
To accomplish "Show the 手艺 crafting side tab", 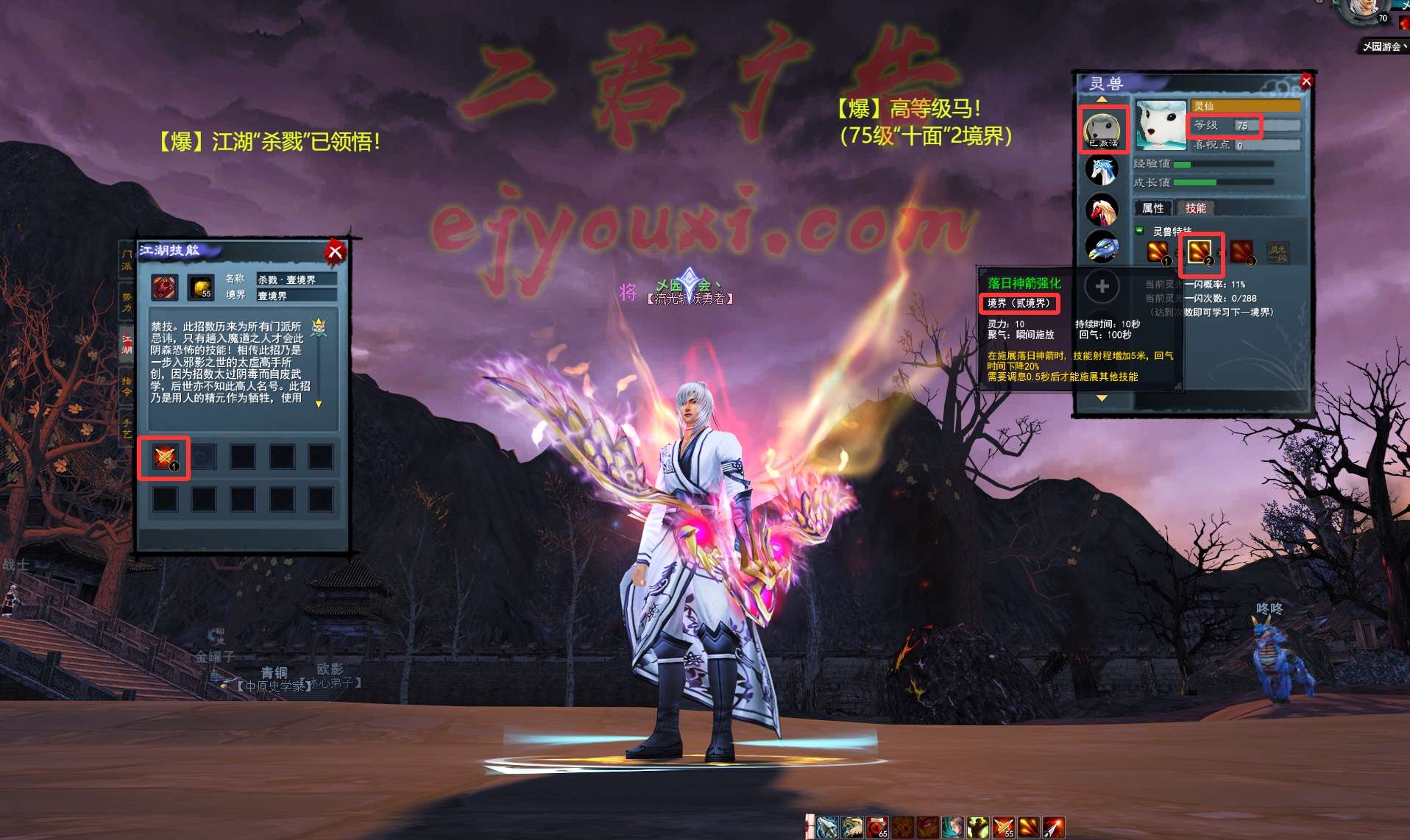I will tap(127, 427).
